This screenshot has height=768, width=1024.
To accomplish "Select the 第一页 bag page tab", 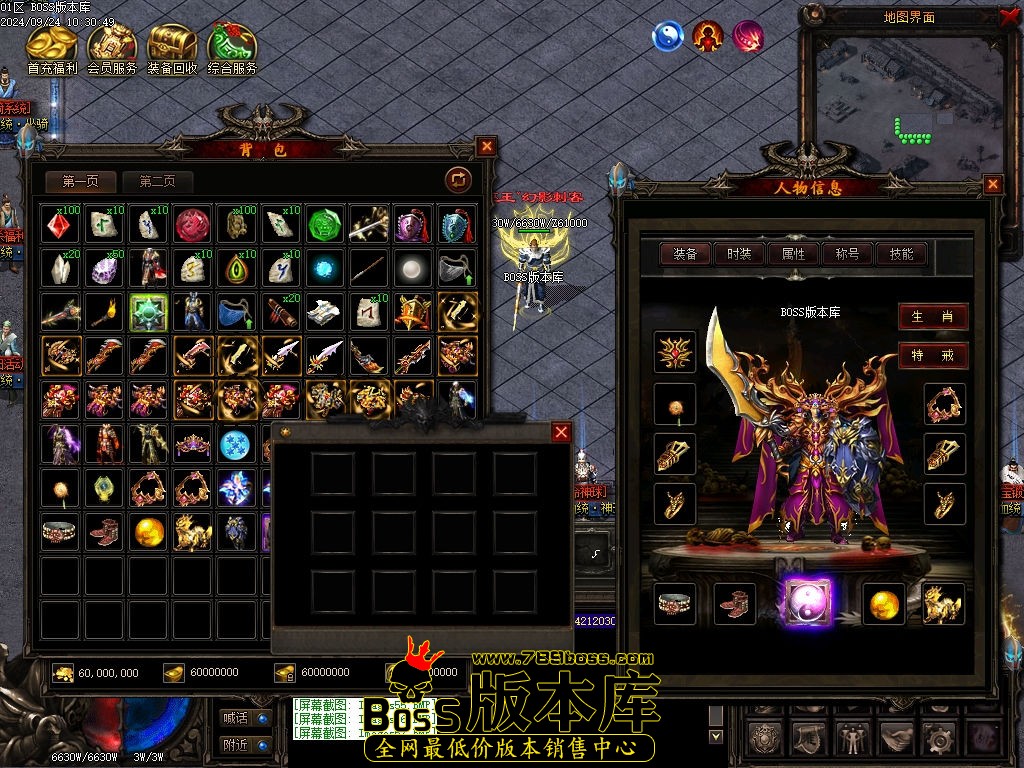I will (81, 182).
